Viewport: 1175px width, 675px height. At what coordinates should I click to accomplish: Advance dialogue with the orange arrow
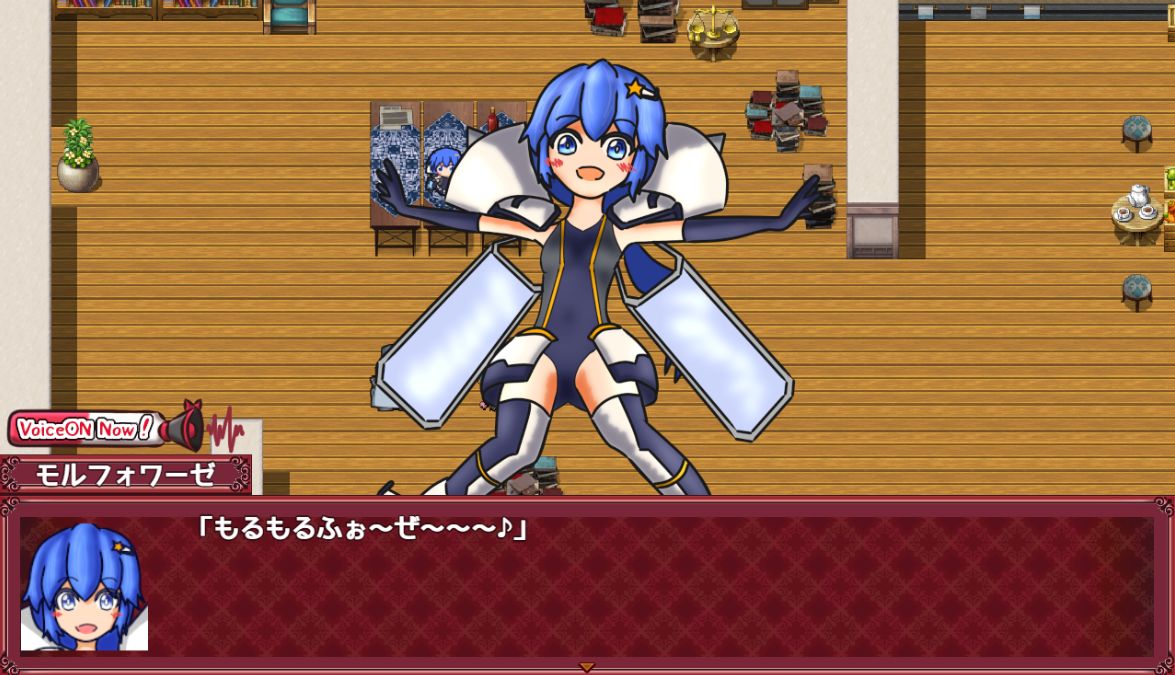587,667
